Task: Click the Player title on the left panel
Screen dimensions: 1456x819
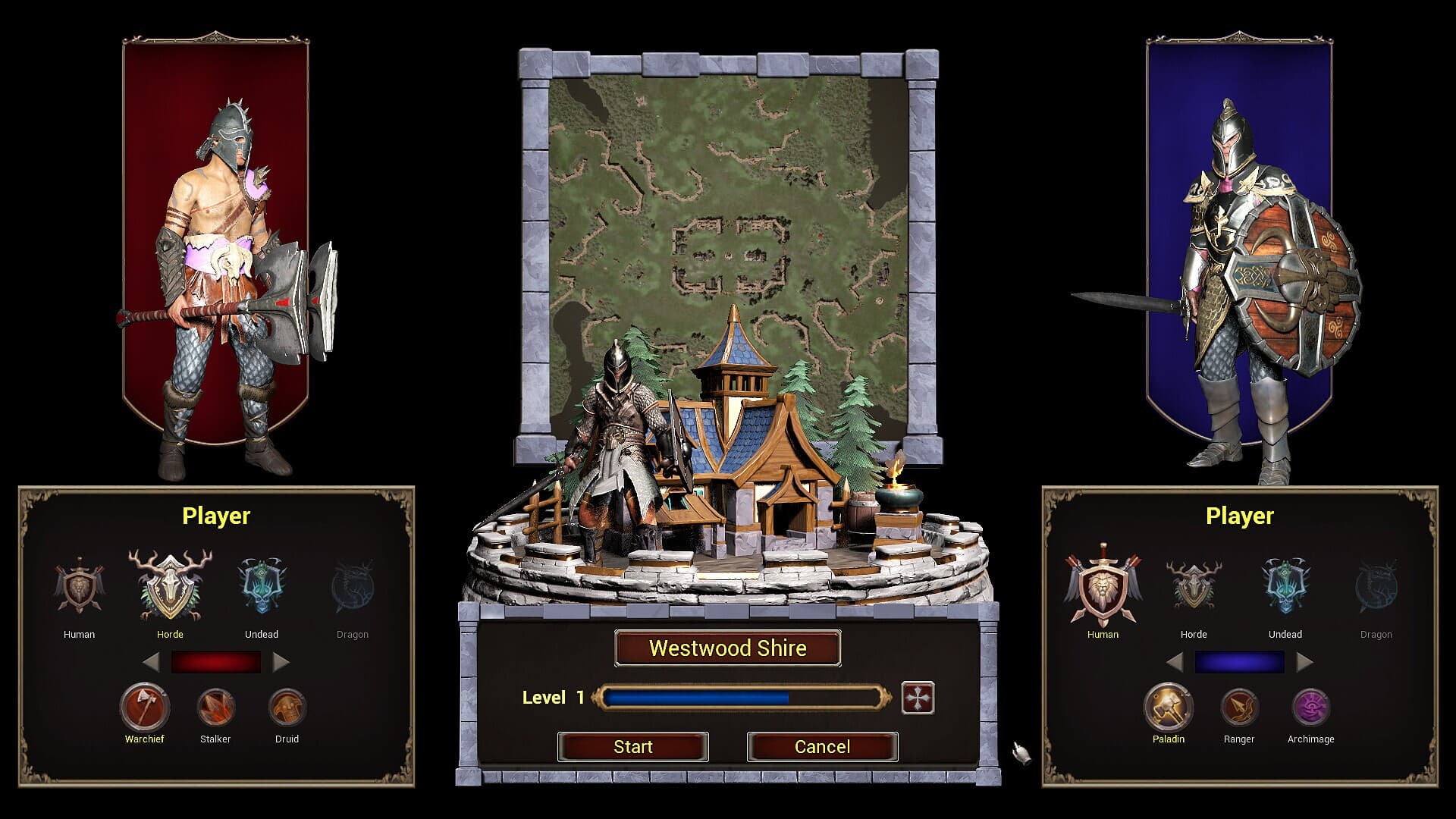Action: coord(216,516)
